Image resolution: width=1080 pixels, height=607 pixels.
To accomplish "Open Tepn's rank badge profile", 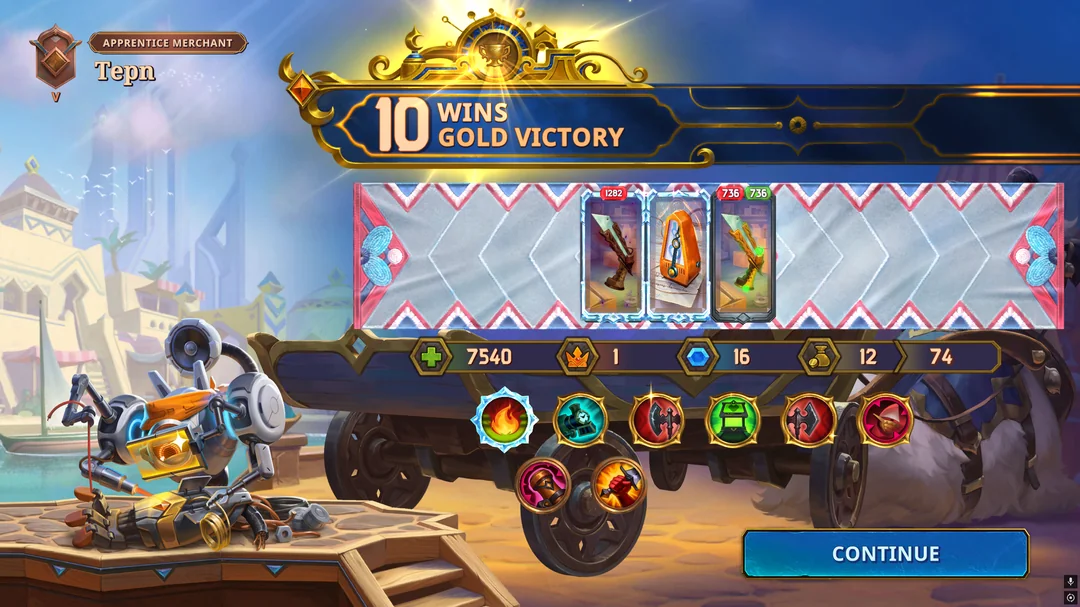I will pyautogui.click(x=56, y=59).
